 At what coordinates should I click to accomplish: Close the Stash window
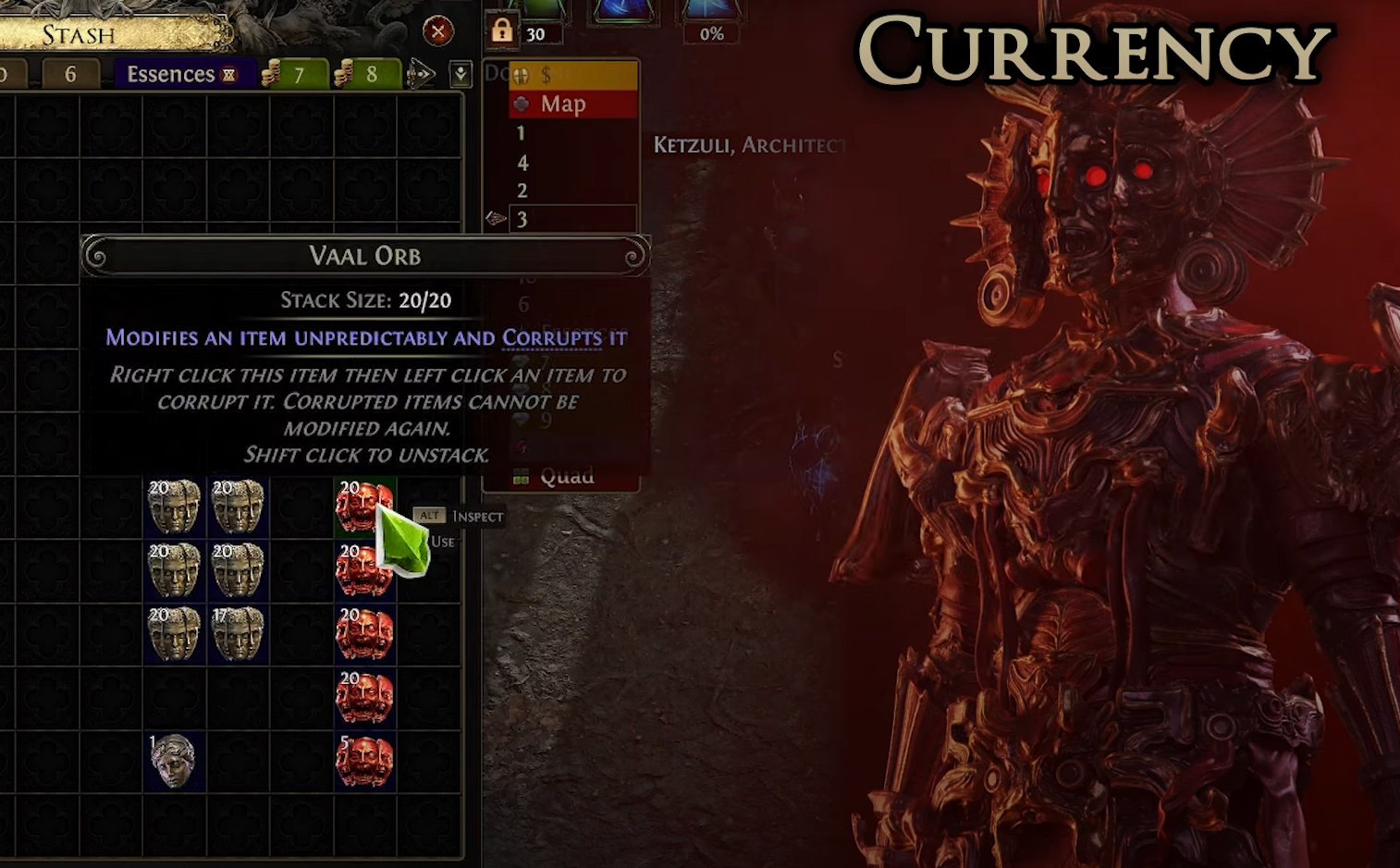pos(438,31)
